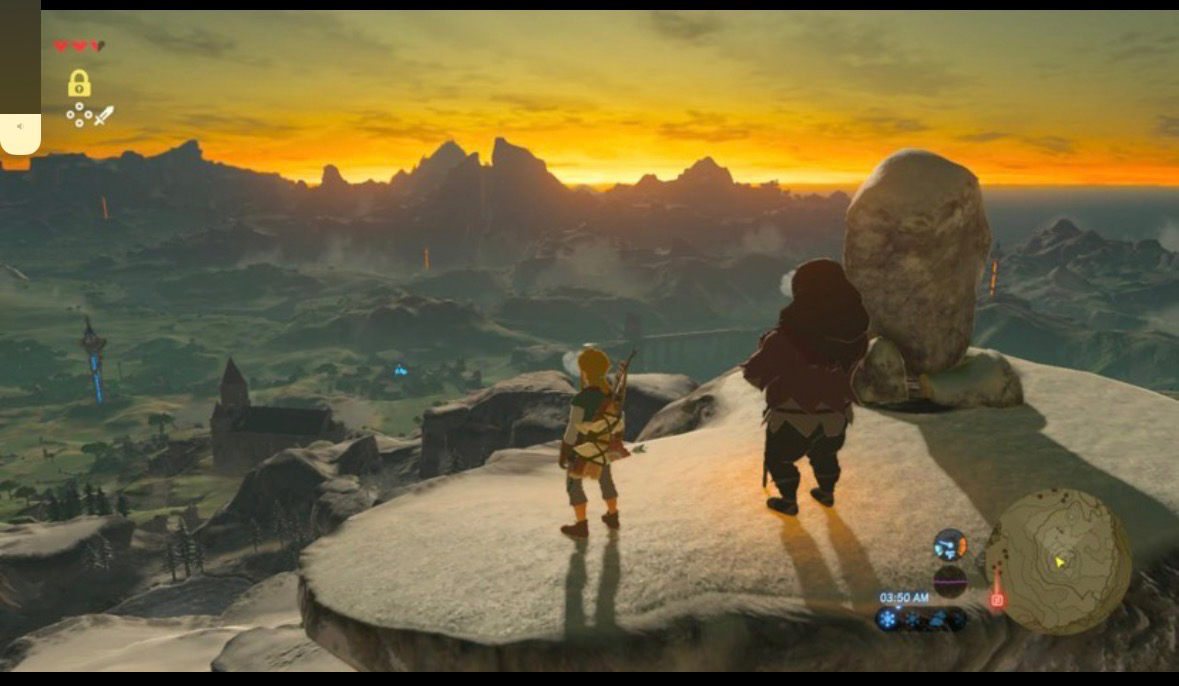Select the bright snowflake weather forecast icon

[x=887, y=620]
